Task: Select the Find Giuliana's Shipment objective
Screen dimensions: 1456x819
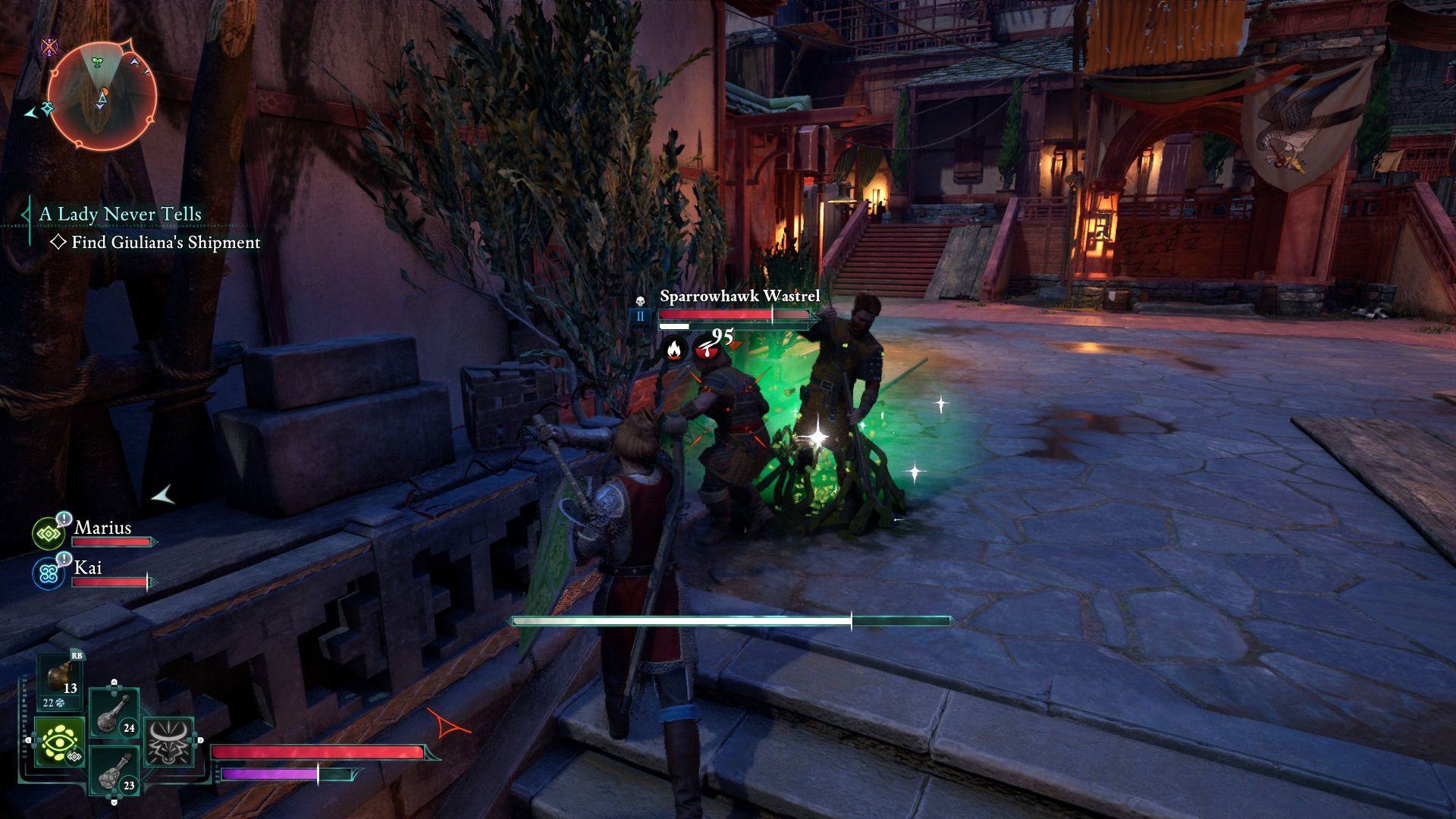Action: click(x=165, y=243)
